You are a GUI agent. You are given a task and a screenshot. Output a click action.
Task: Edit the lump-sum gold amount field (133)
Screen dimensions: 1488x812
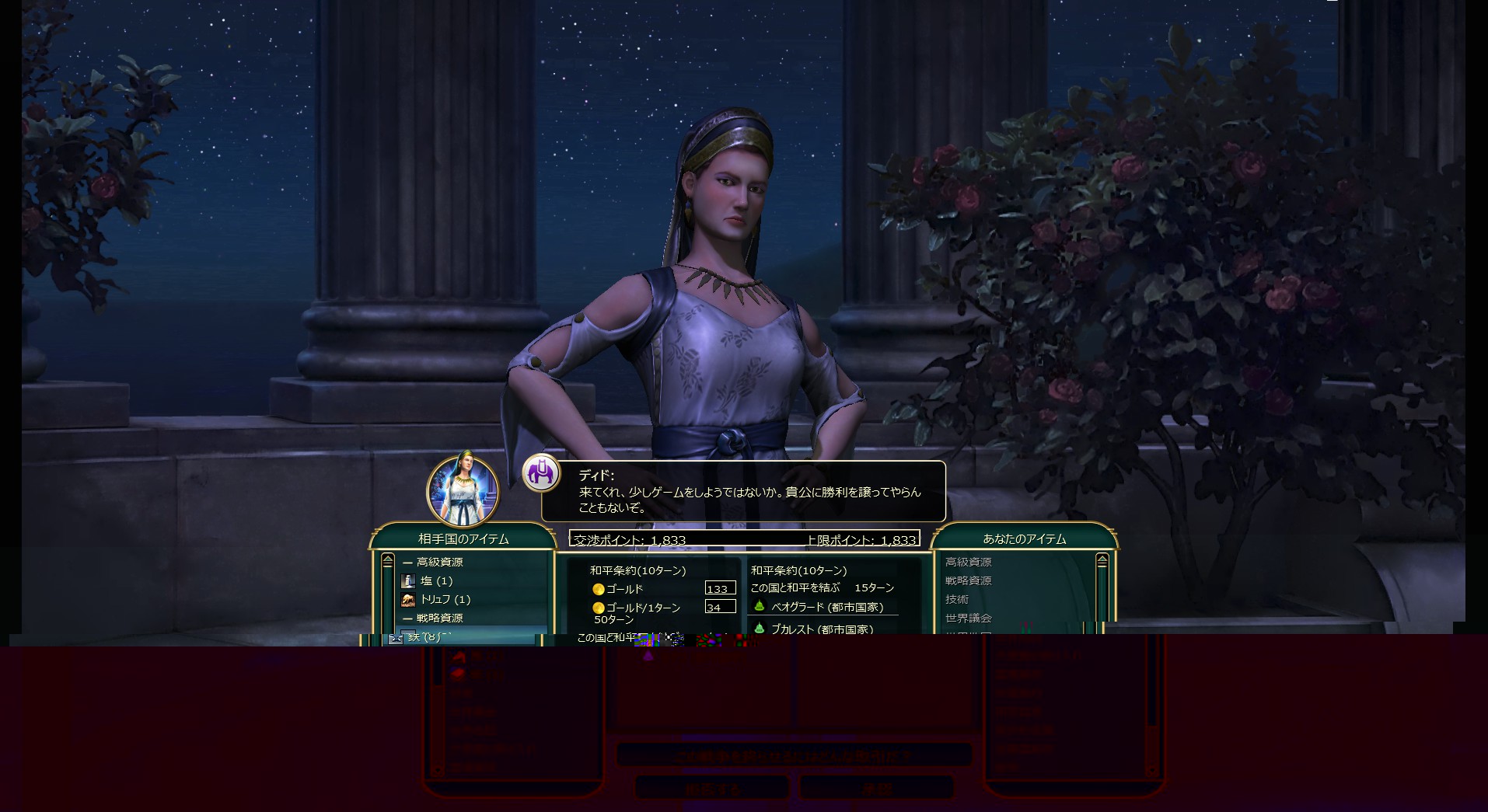720,589
